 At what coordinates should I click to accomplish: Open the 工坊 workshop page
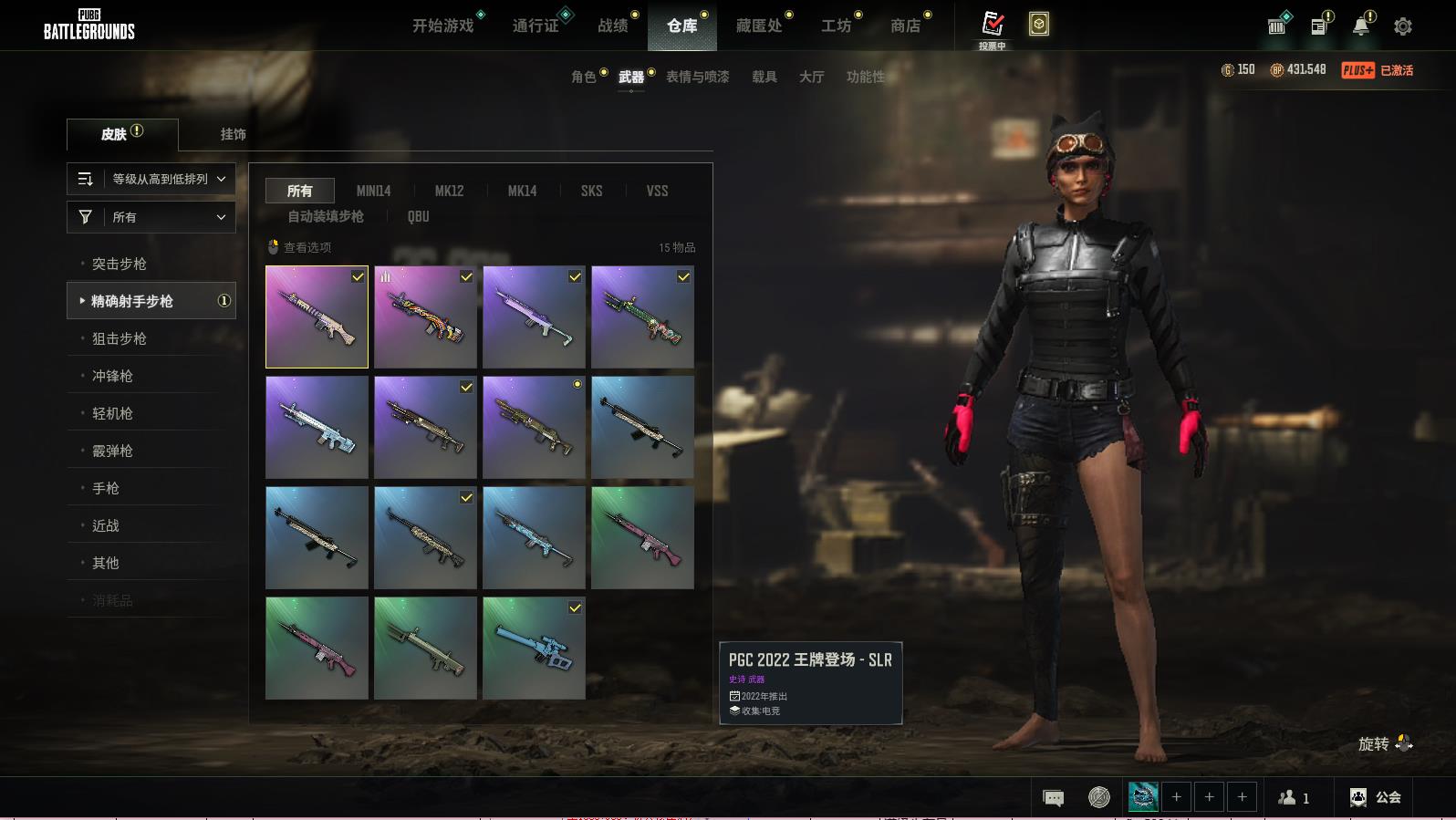[x=836, y=26]
